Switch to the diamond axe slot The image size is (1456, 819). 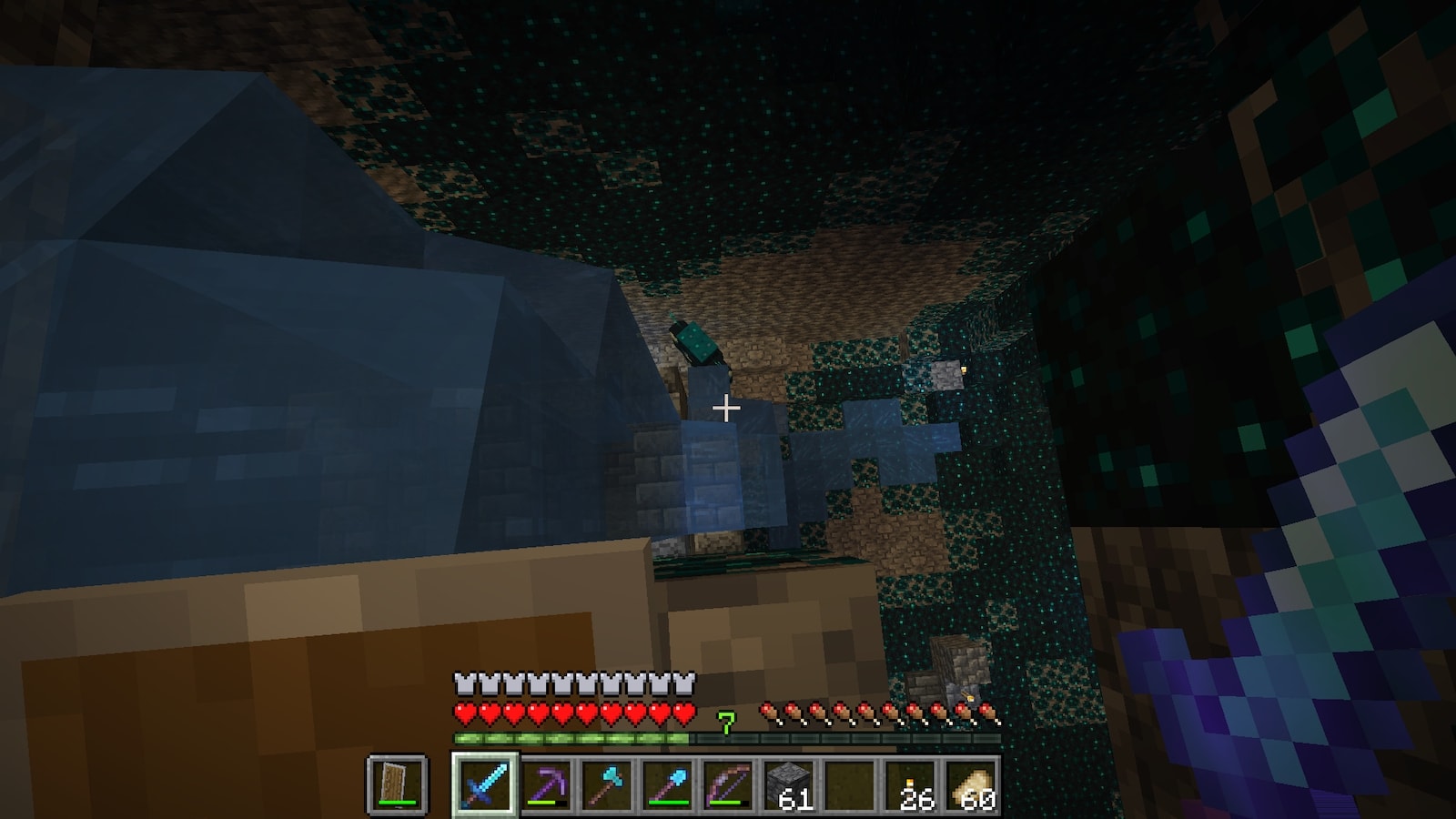pyautogui.click(x=607, y=784)
